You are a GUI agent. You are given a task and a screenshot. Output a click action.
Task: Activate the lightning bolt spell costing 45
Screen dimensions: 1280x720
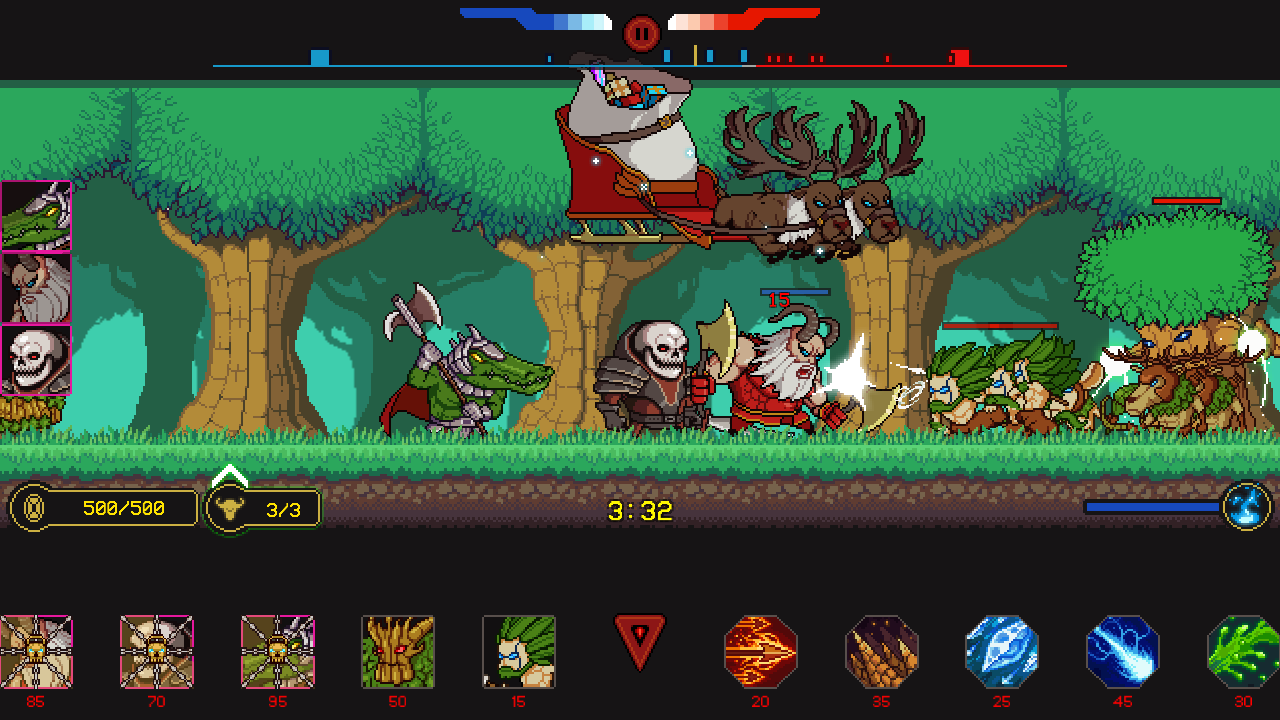point(1123,651)
